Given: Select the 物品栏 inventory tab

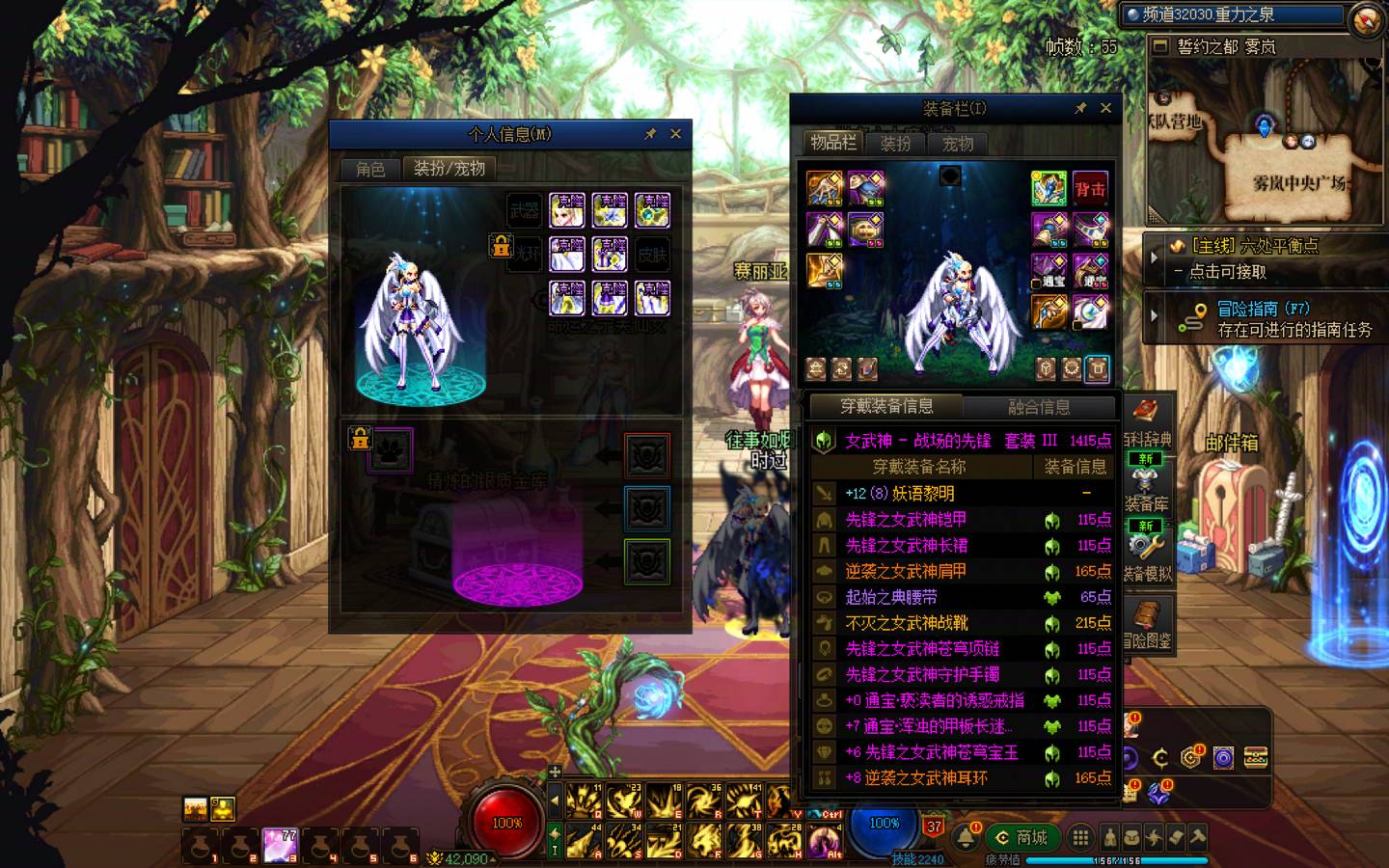Looking at the screenshot, I should (833, 143).
